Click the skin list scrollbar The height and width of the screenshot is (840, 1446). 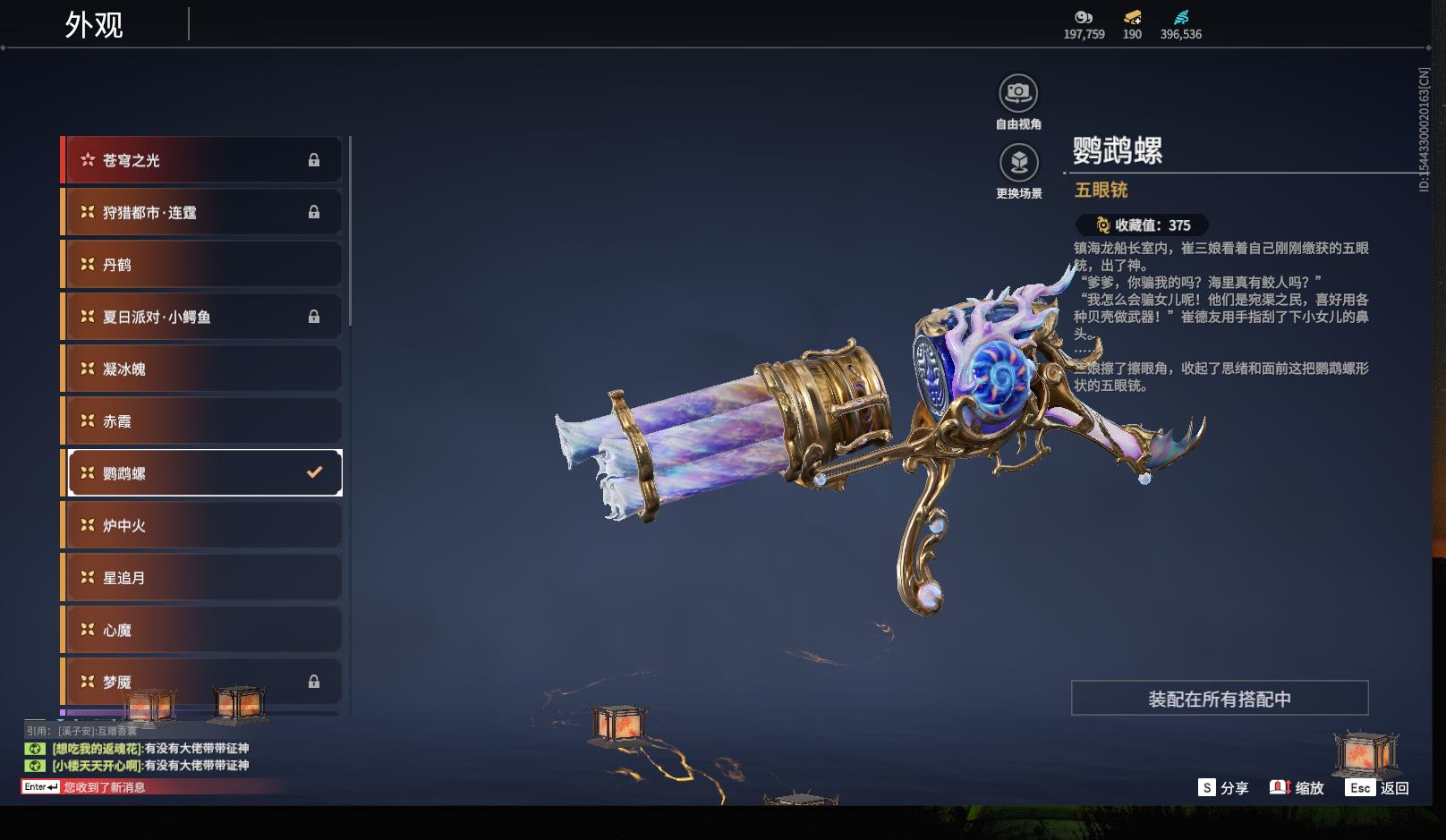tap(350, 231)
